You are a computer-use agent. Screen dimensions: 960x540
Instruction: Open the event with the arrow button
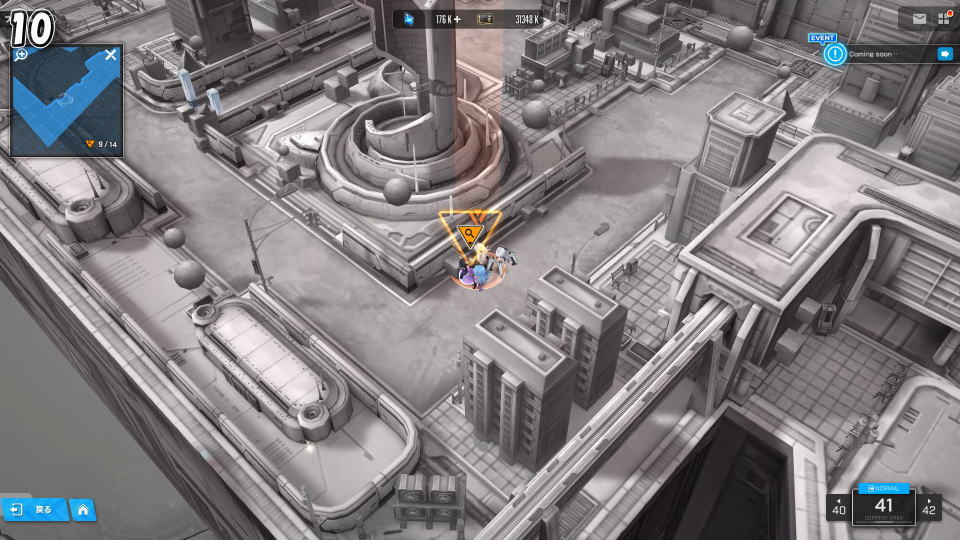[x=944, y=54]
